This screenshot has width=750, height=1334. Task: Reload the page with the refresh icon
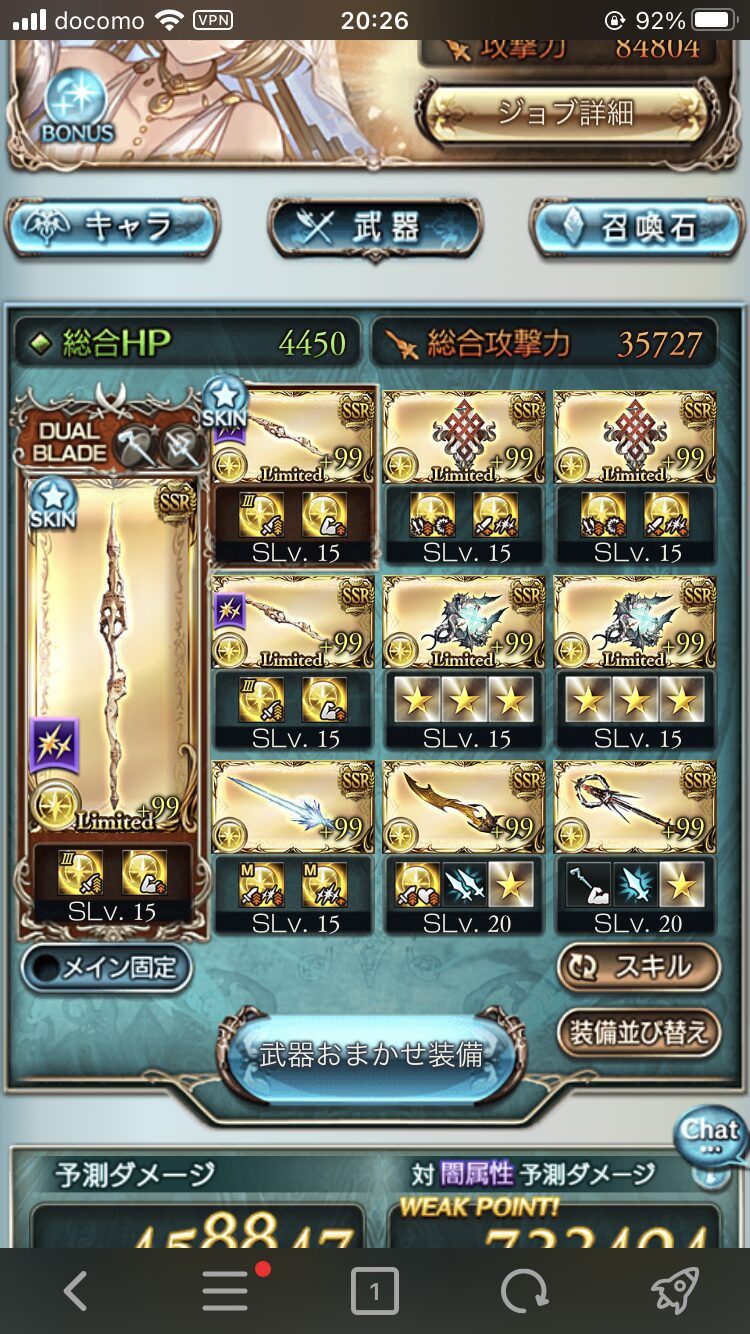click(x=524, y=1292)
